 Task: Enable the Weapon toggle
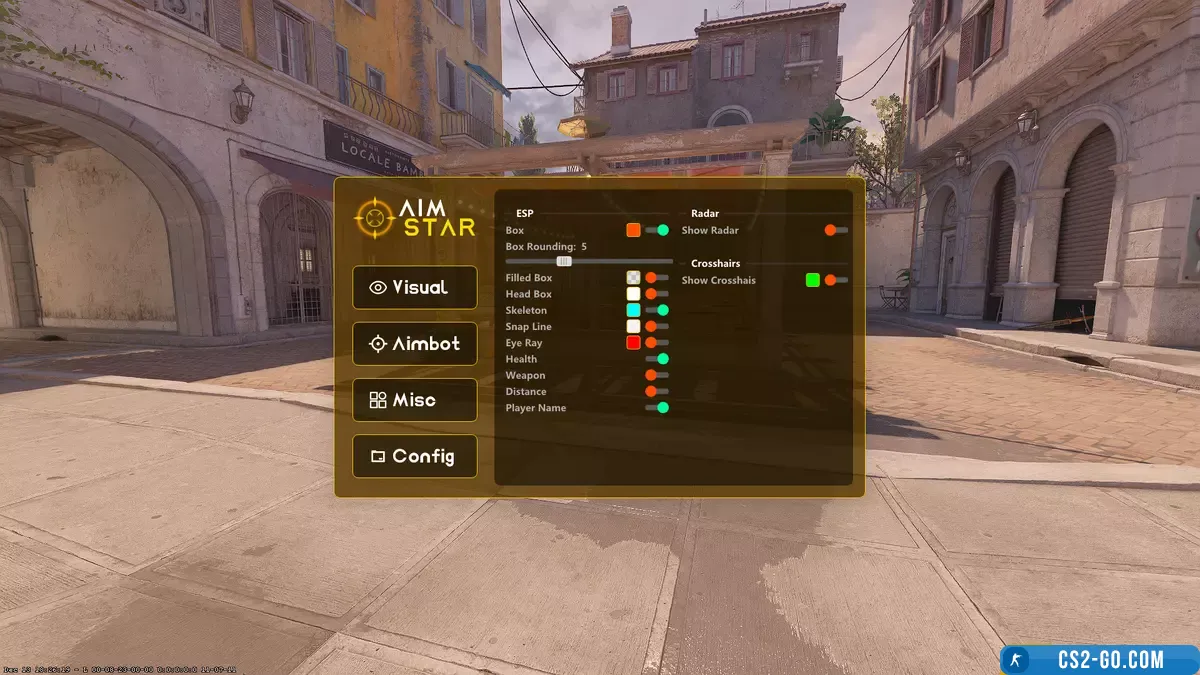point(657,375)
